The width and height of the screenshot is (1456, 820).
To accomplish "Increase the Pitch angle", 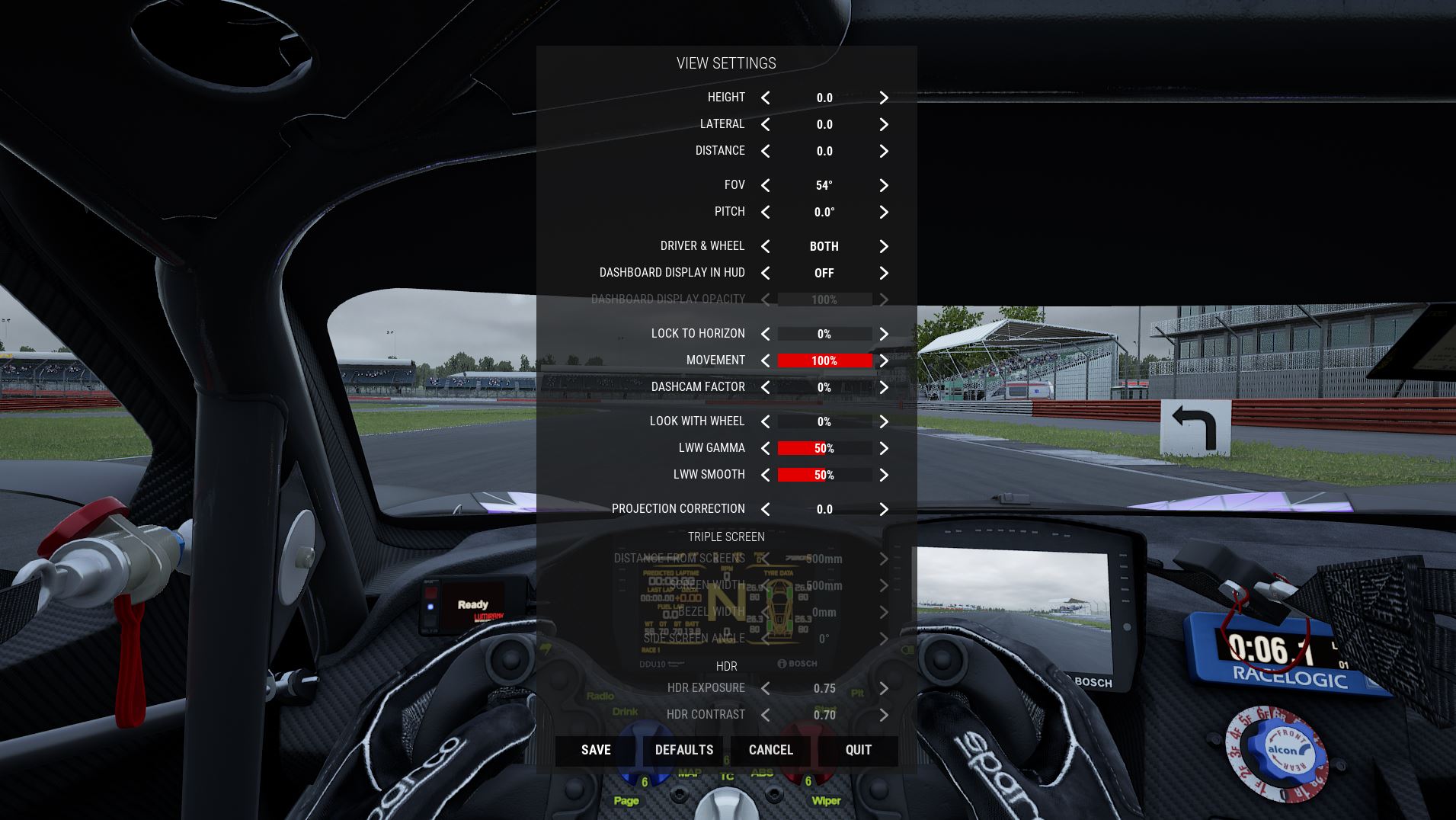I will (884, 212).
